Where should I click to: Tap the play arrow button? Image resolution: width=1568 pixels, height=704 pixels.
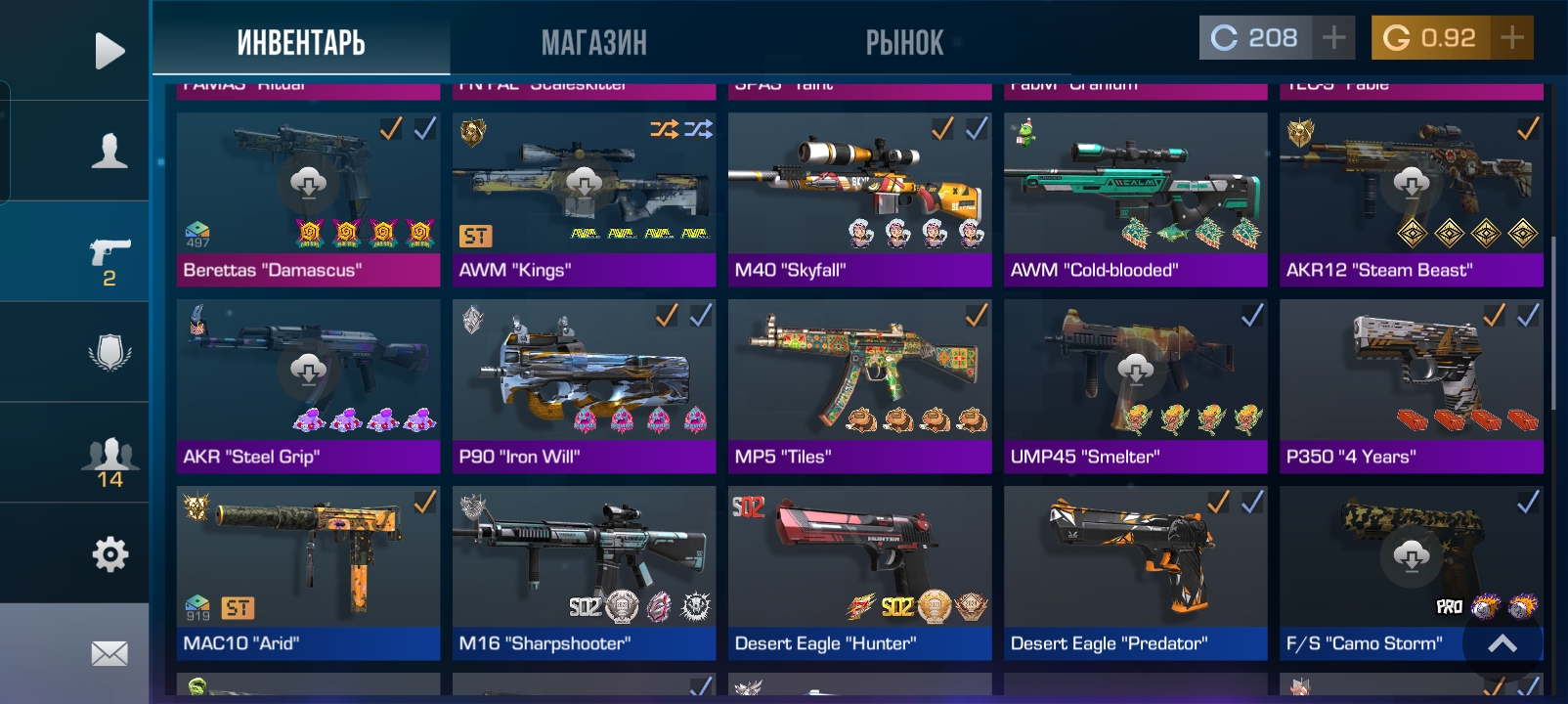pyautogui.click(x=109, y=51)
